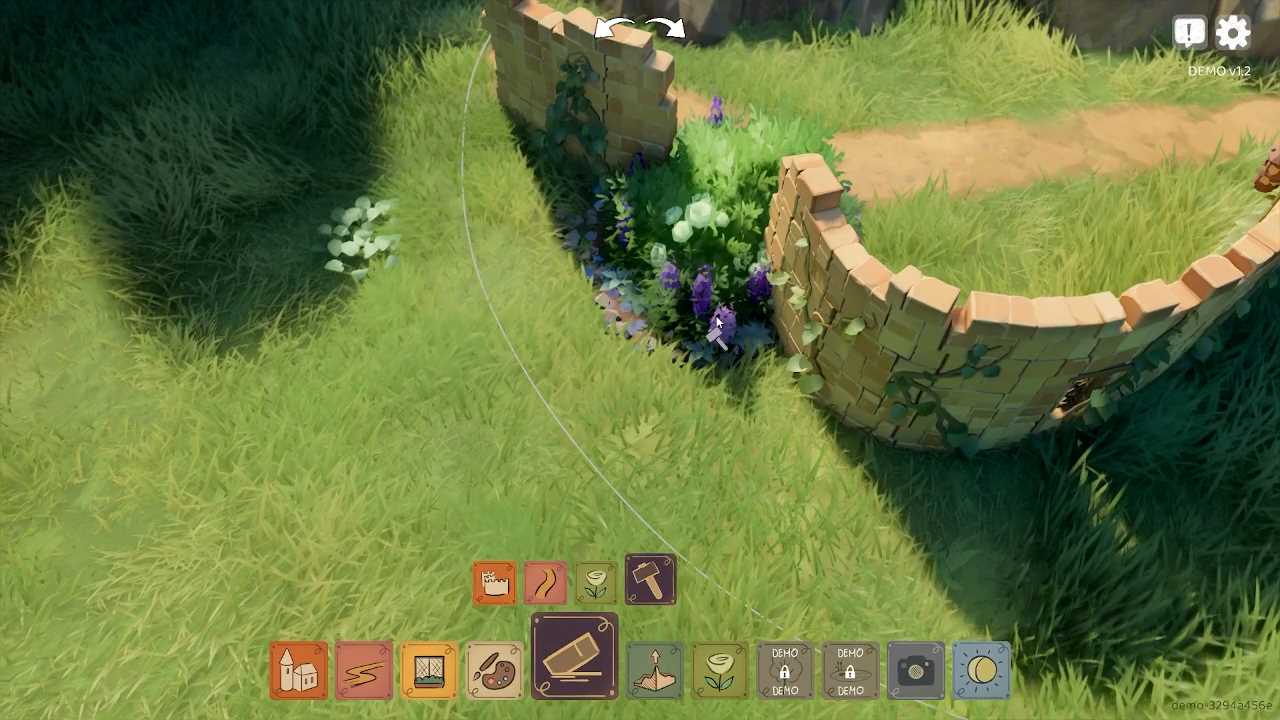1280x720 pixels.
Task: Activate the terrain raise tool
Action: pos(655,670)
